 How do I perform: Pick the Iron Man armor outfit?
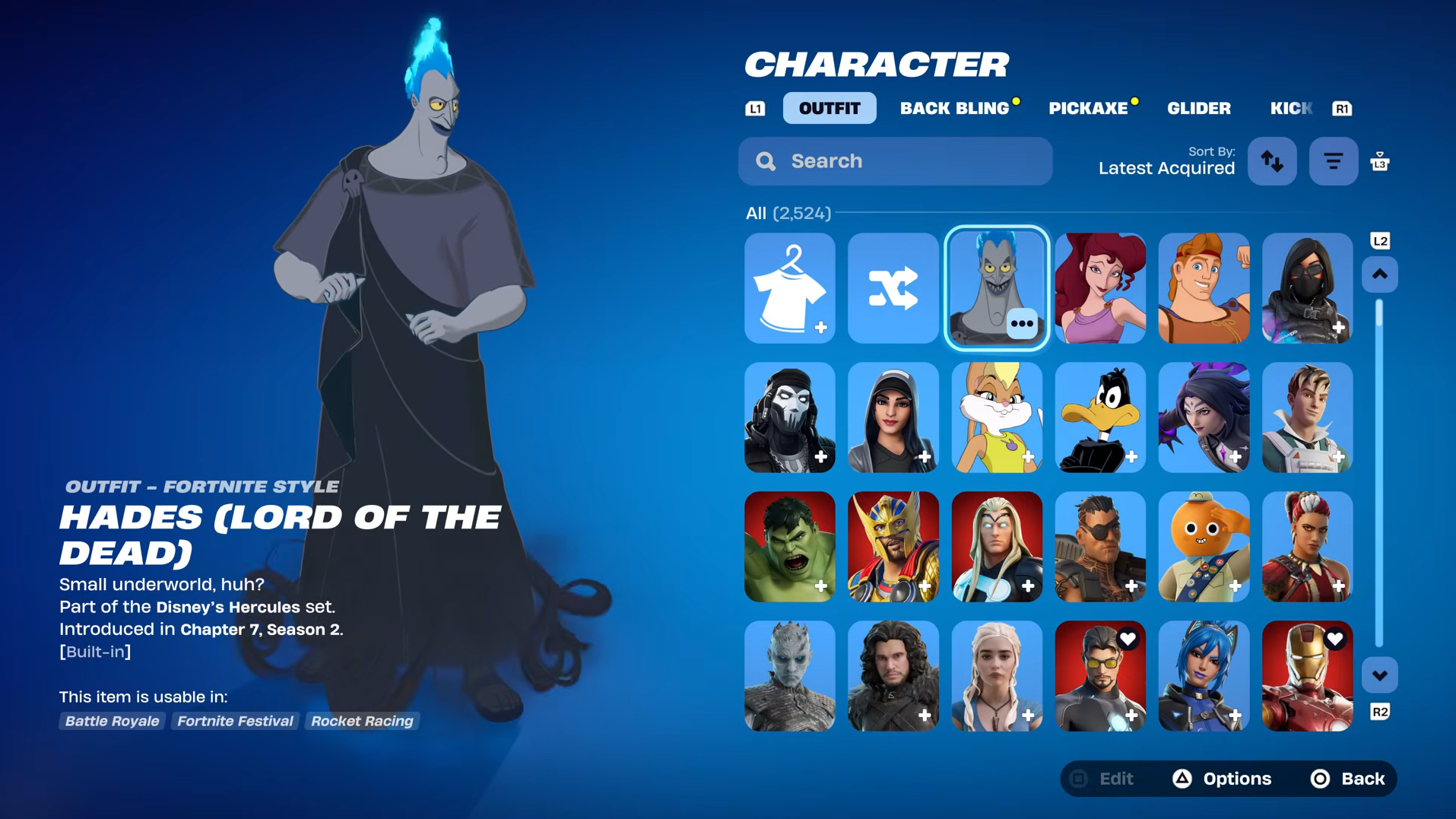point(1306,676)
